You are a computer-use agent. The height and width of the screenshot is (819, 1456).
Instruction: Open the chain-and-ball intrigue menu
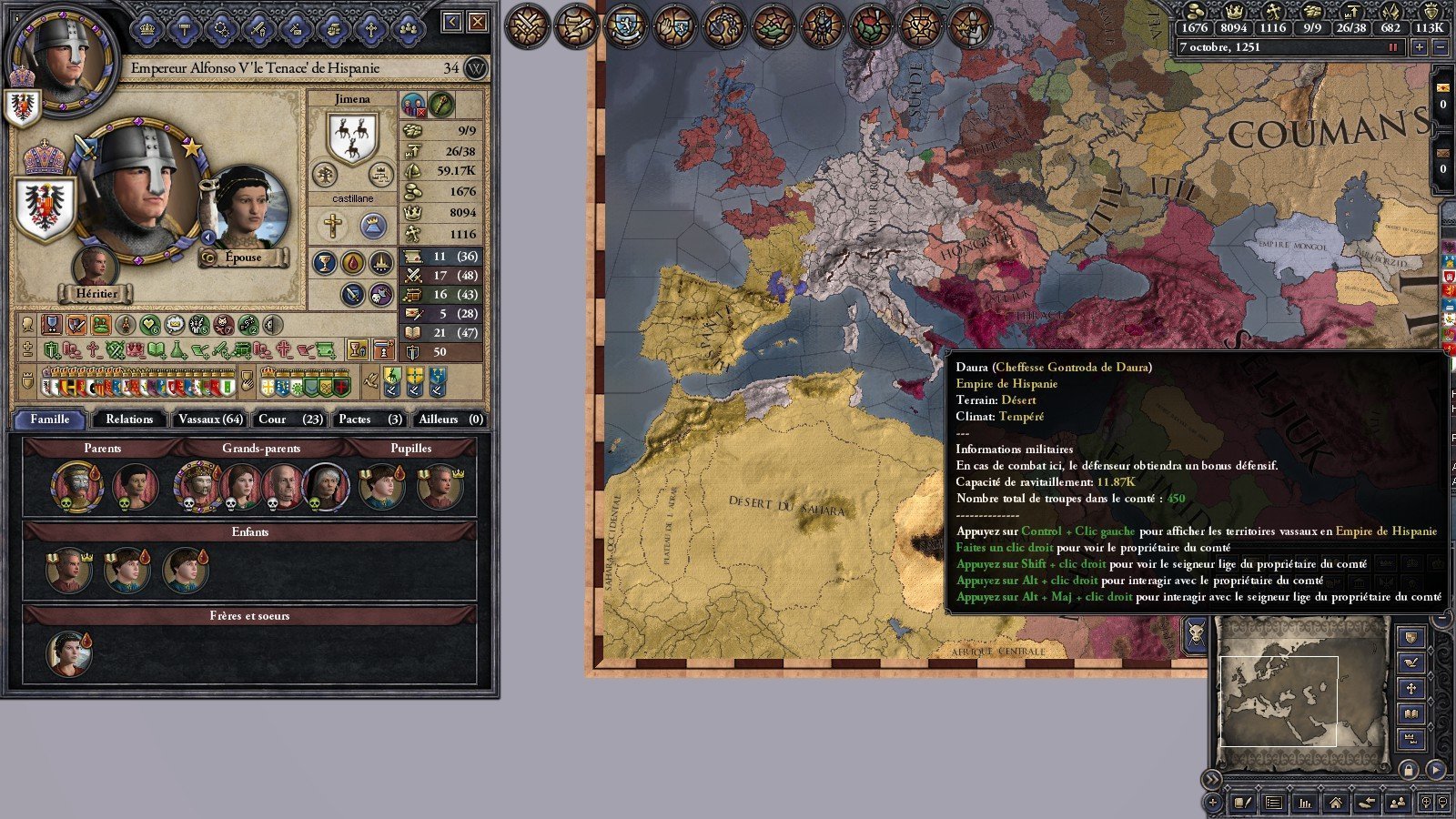(x=724, y=25)
